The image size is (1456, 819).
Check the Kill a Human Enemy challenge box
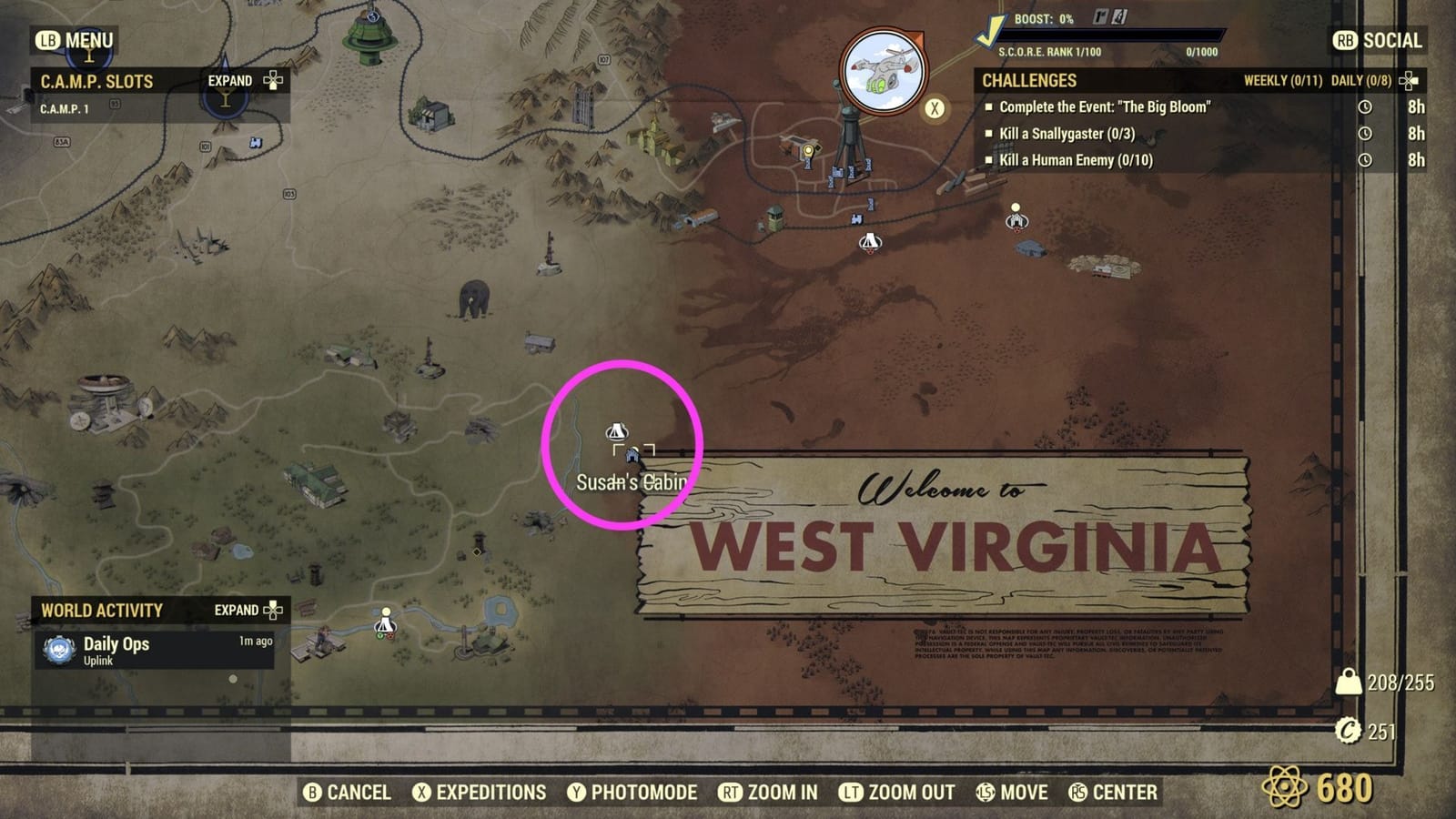[x=989, y=161]
